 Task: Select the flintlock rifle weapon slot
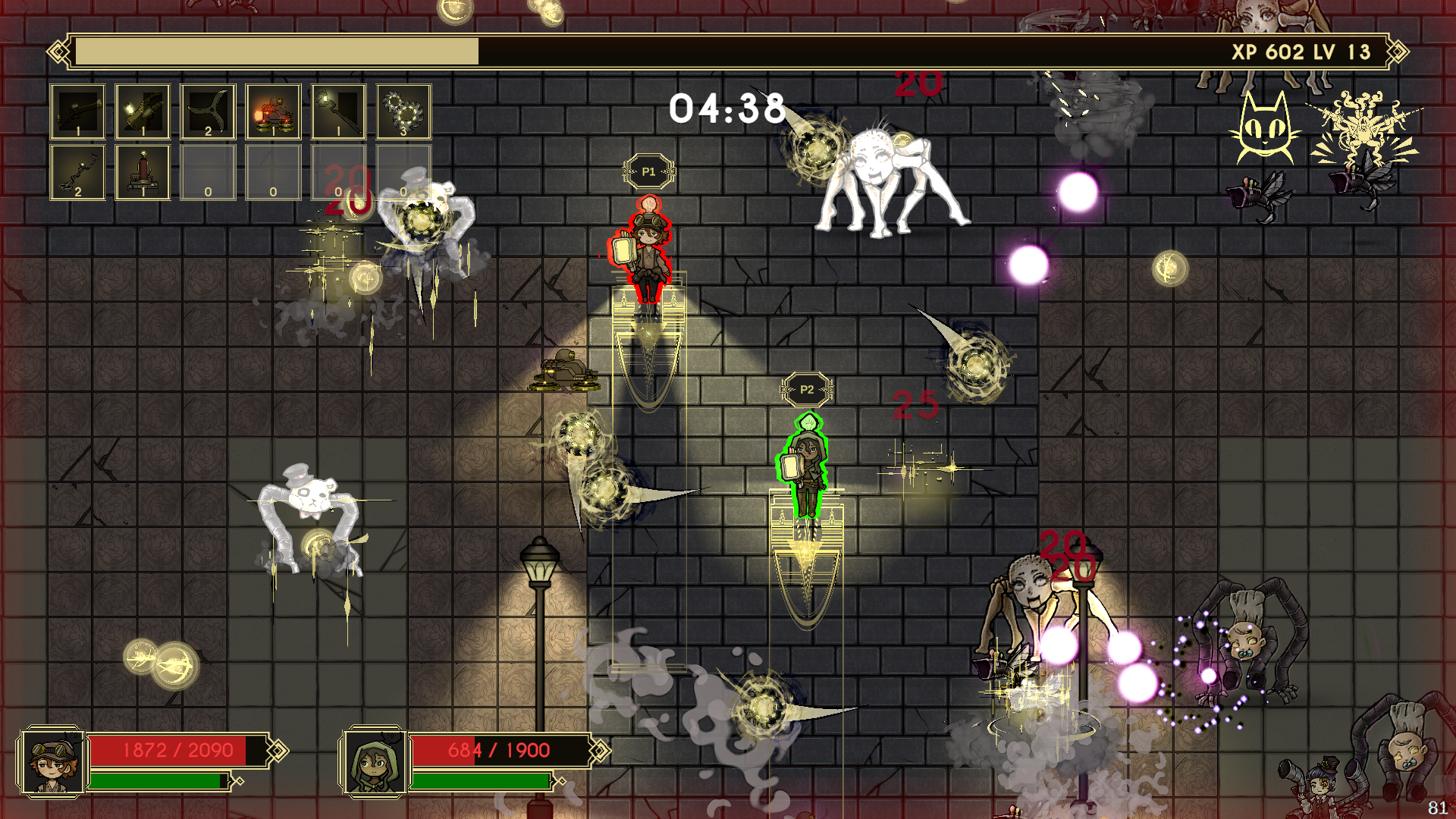[77, 111]
